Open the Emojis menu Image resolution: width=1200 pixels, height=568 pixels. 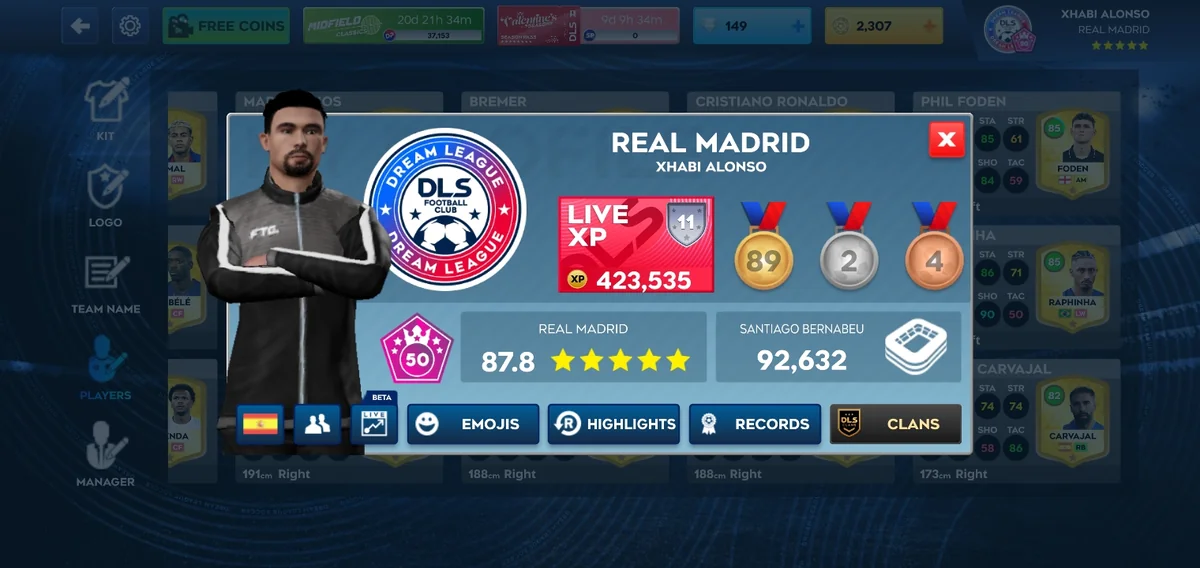pos(473,424)
